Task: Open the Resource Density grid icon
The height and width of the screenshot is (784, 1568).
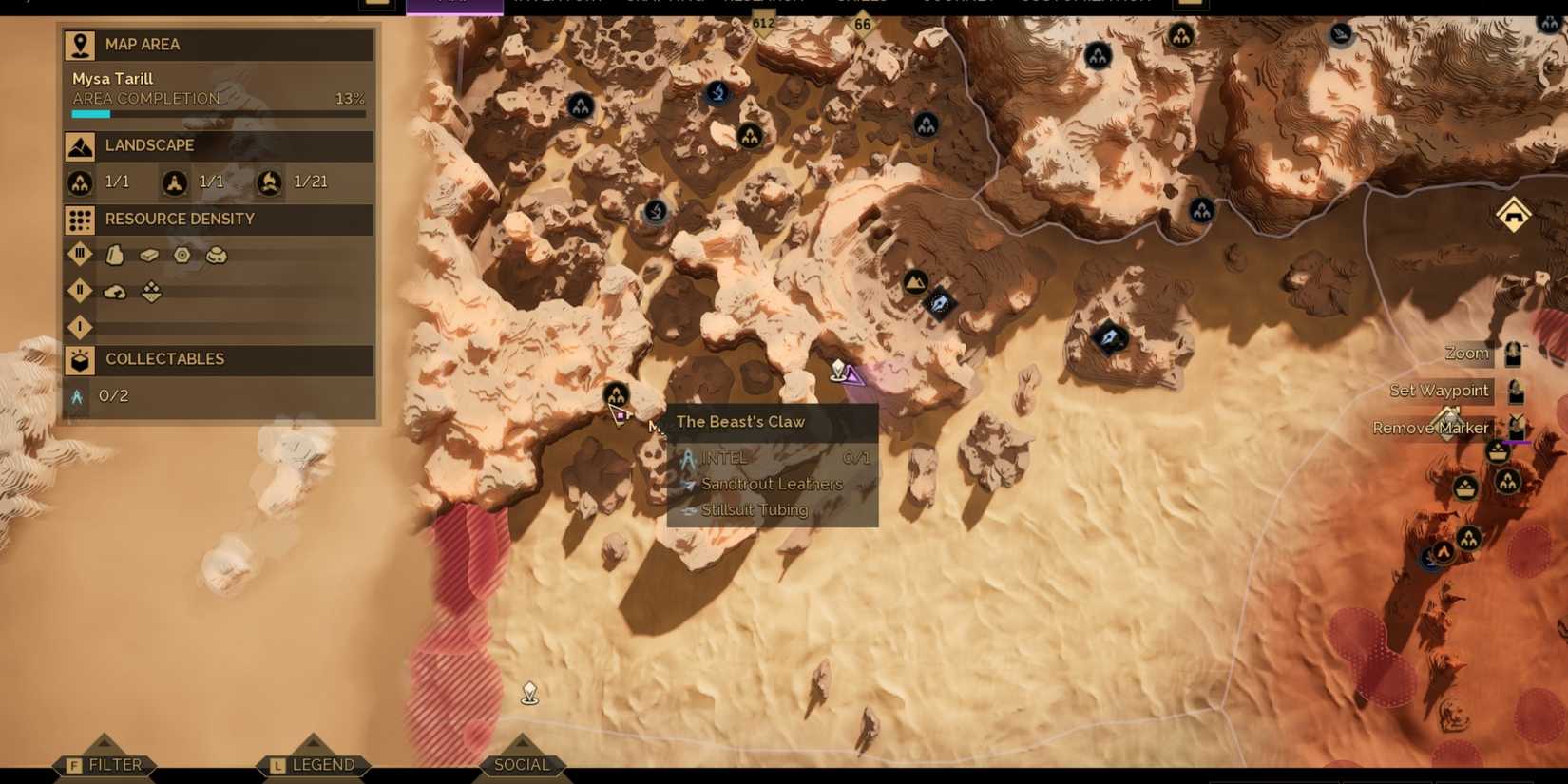Action: 80,220
